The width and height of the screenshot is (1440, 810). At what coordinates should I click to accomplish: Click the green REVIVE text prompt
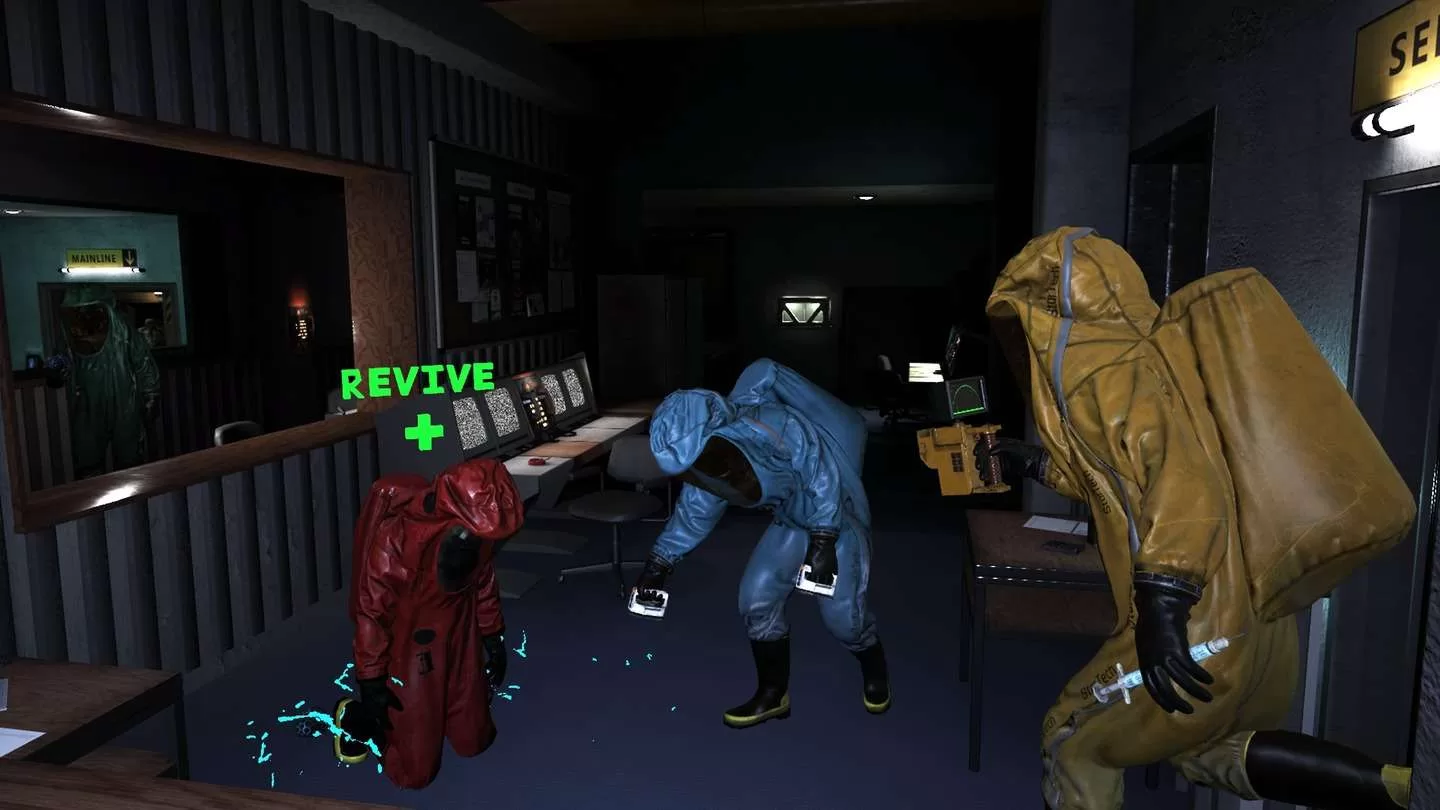tap(418, 381)
